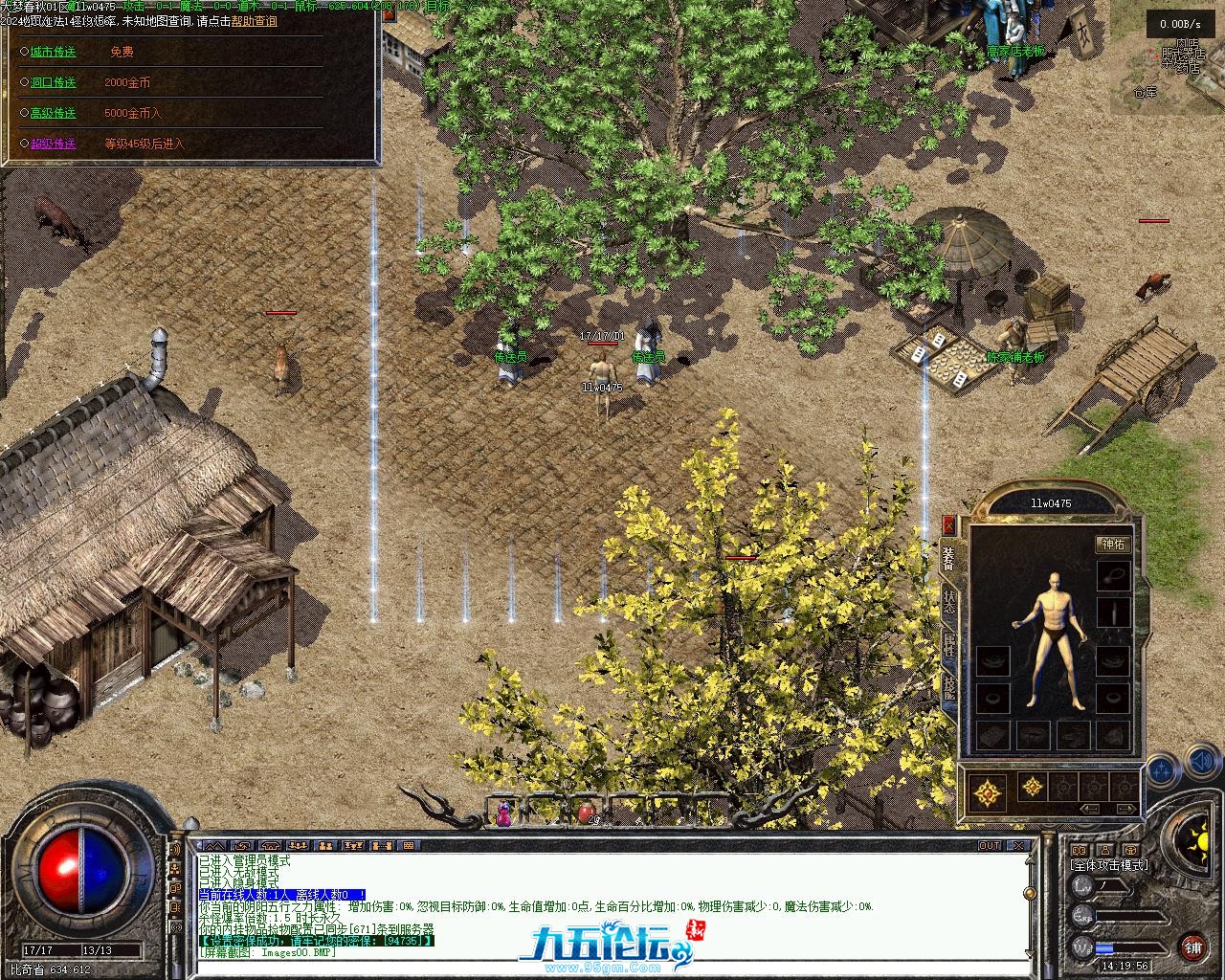1225x980 pixels.
Task: Switch to the 状态 status tab
Action: point(948,601)
